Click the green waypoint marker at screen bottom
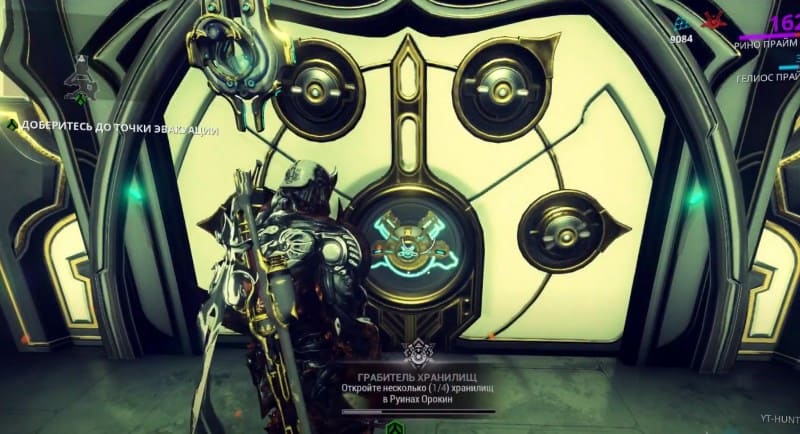 (393, 428)
